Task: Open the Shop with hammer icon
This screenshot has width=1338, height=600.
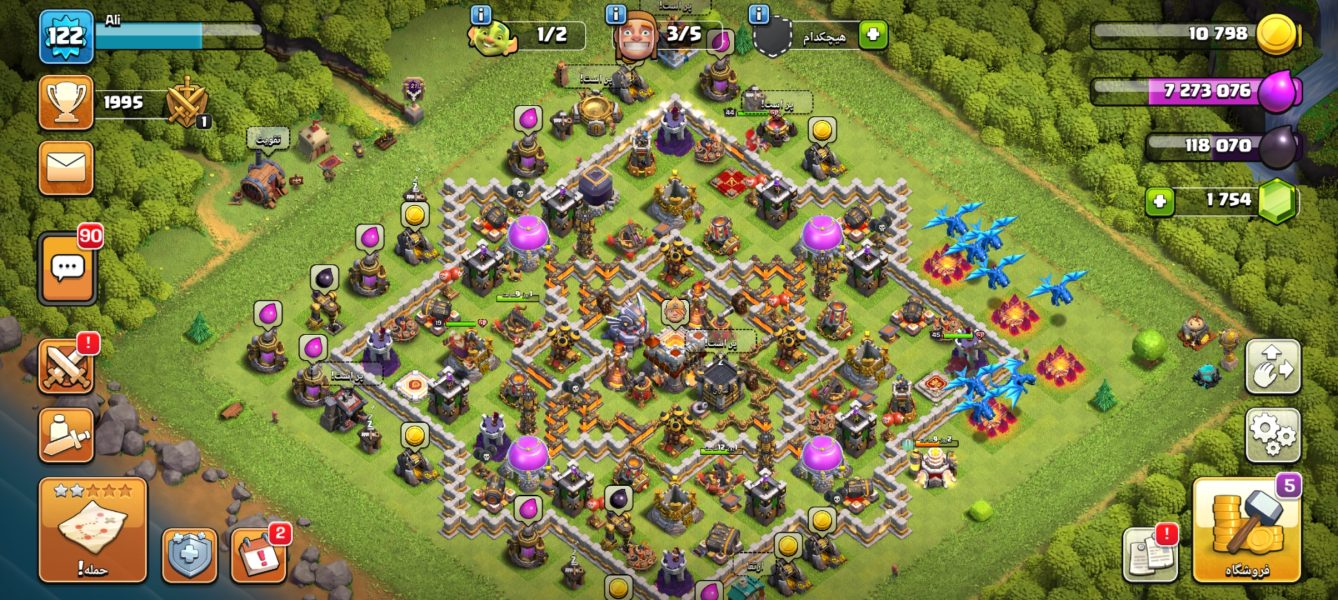Action: pyautogui.click(x=1246, y=529)
